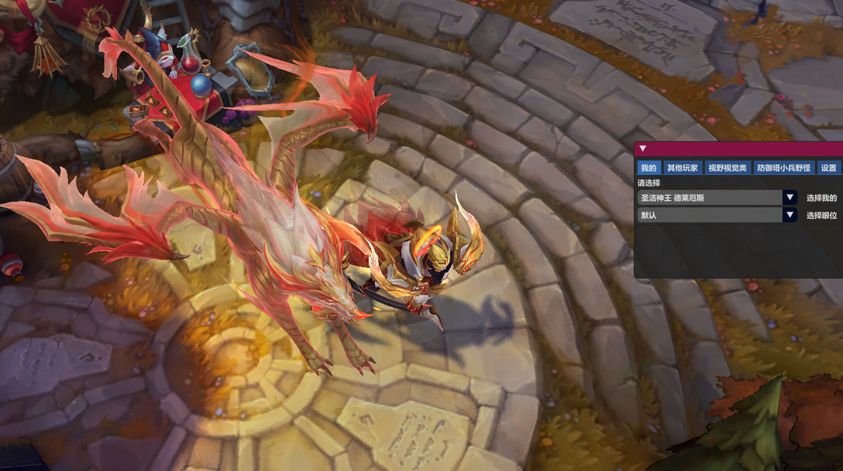Expand the 默认 ward skin dropdown
Image resolution: width=843 pixels, height=471 pixels.
(789, 215)
